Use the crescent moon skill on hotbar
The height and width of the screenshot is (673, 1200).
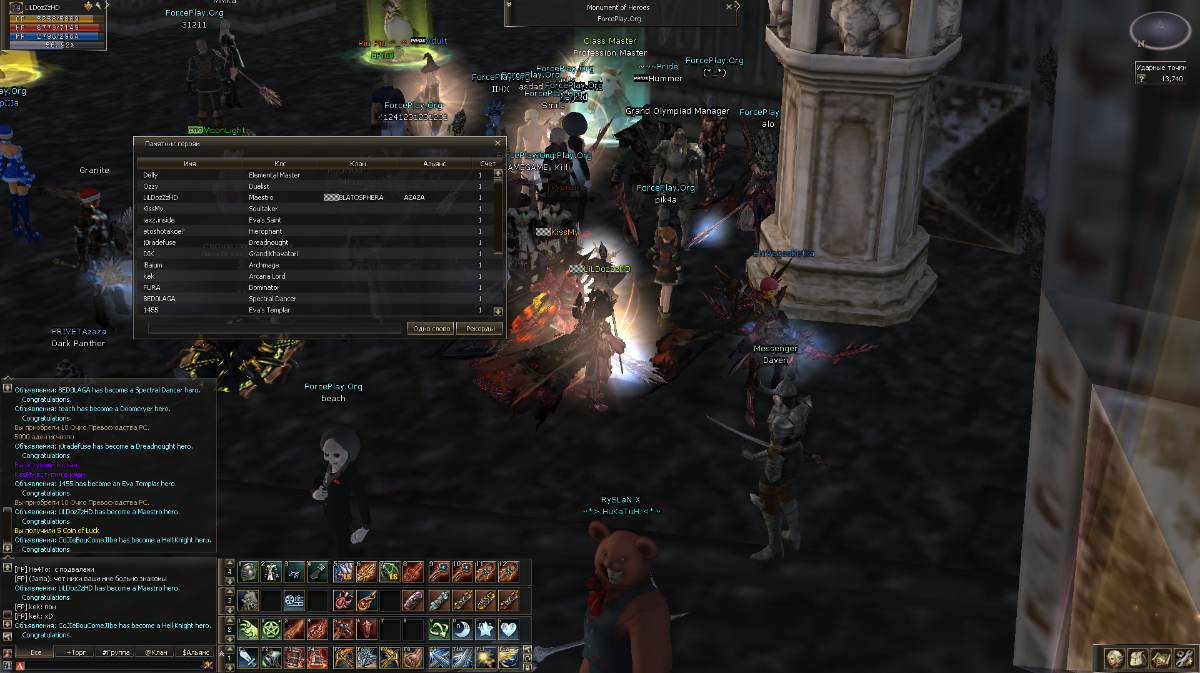point(464,629)
